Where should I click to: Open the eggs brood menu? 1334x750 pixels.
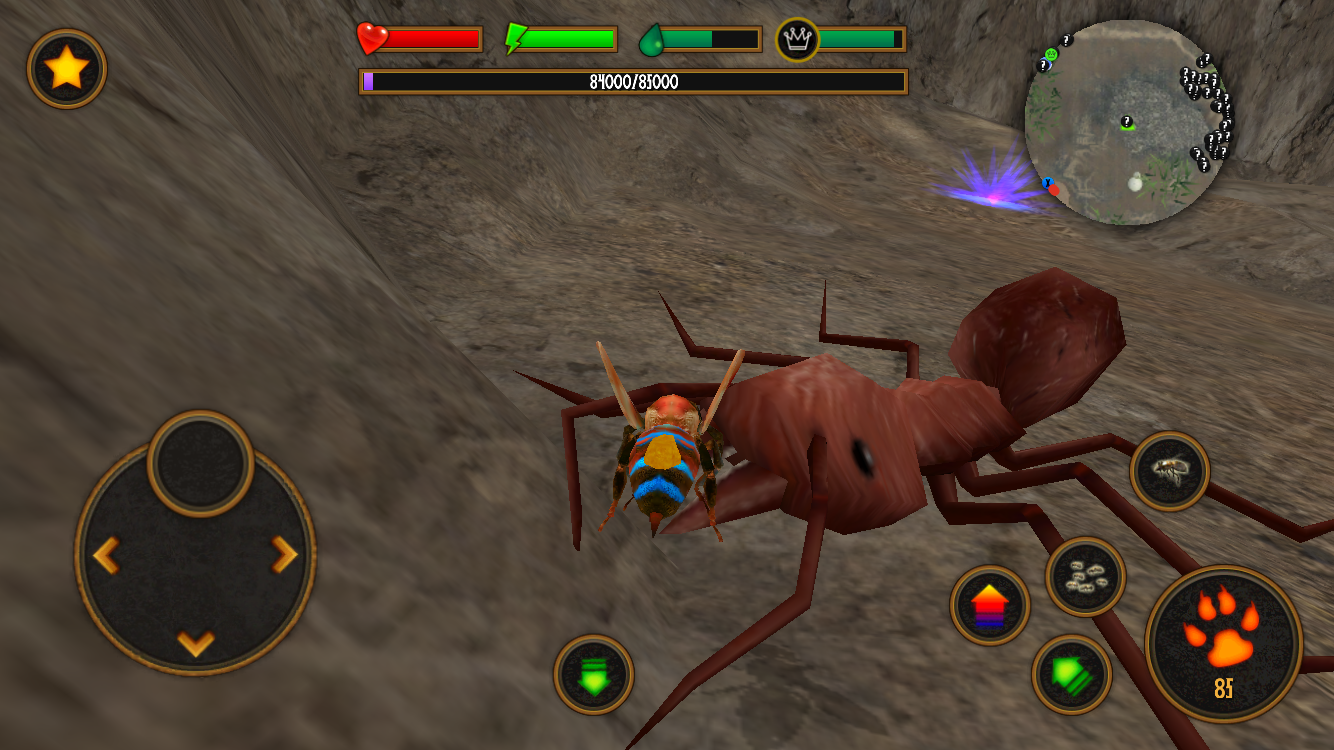1085,577
